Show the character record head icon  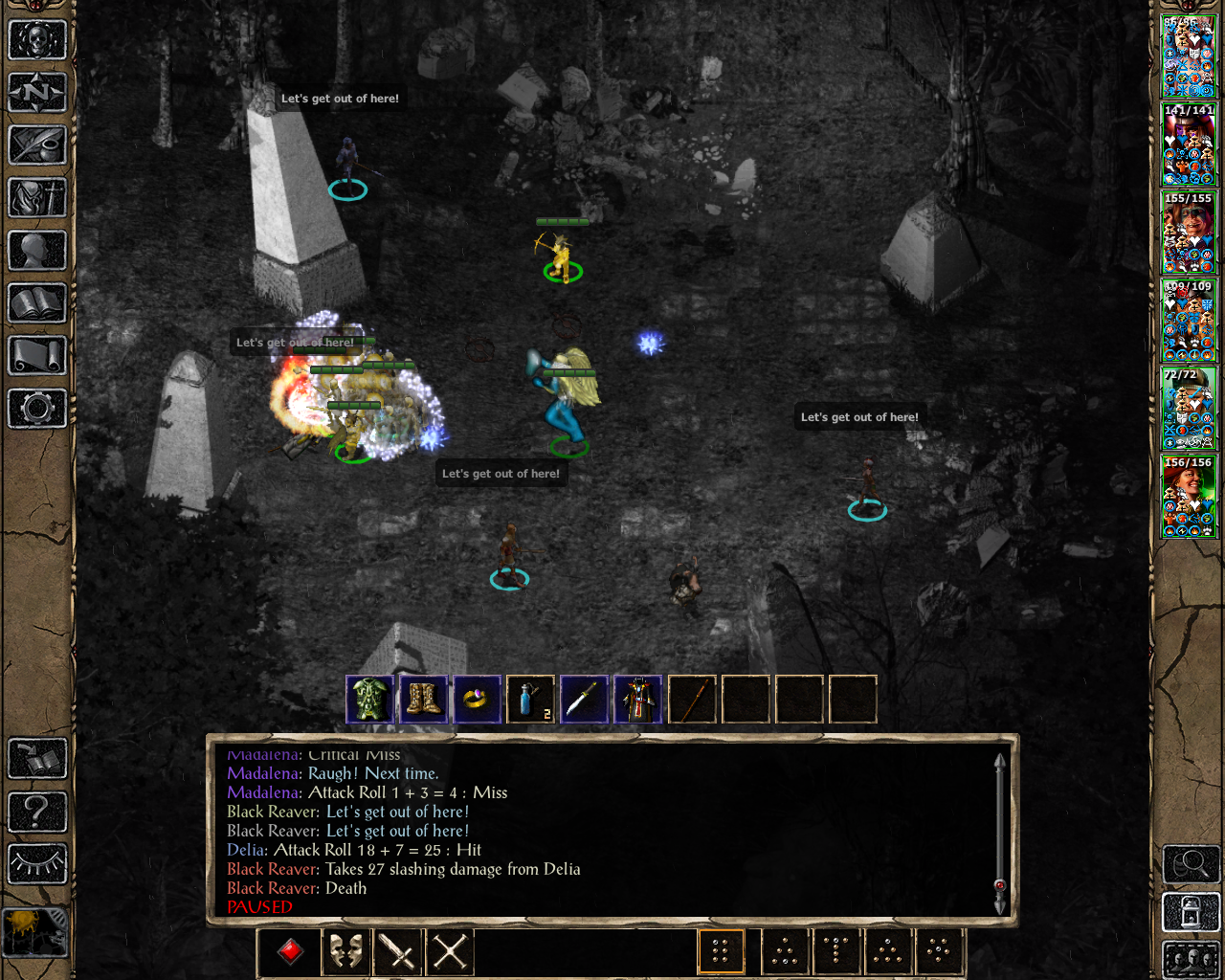pyautogui.click(x=37, y=251)
